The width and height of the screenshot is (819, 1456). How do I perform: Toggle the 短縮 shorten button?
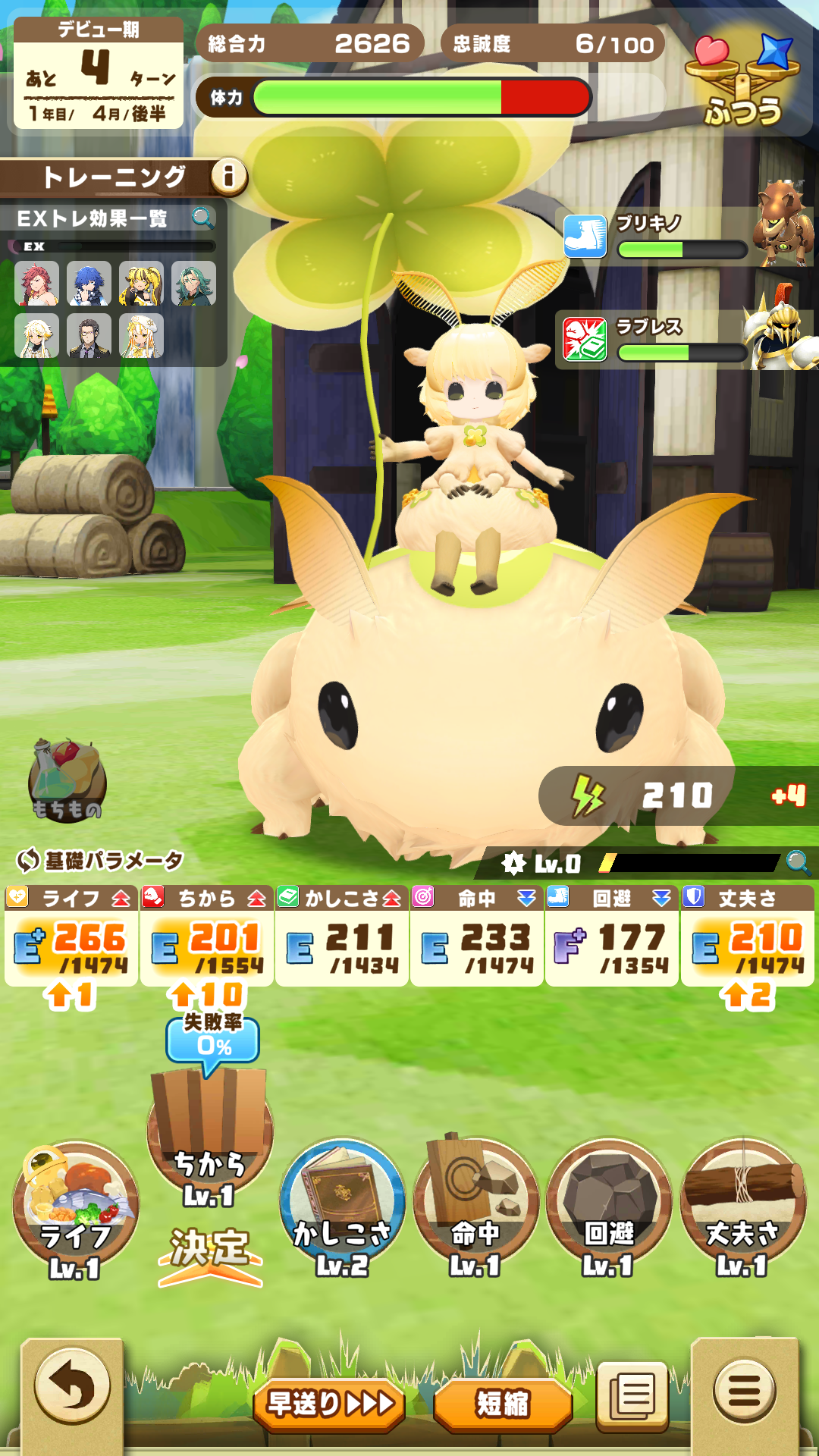point(502,1404)
